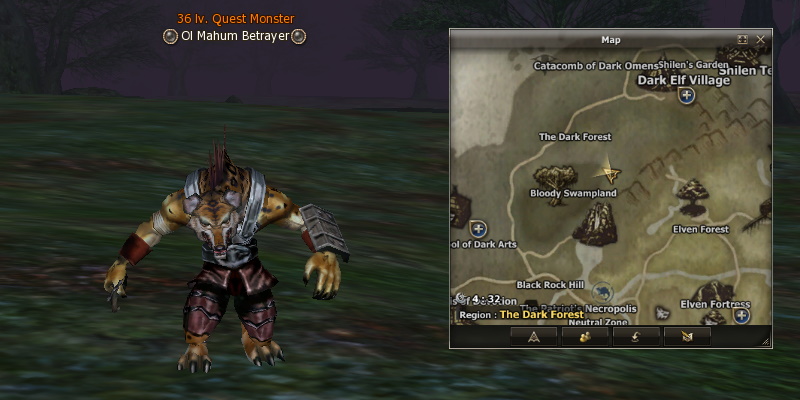Select the Dark Elf Village marker

click(x=687, y=96)
